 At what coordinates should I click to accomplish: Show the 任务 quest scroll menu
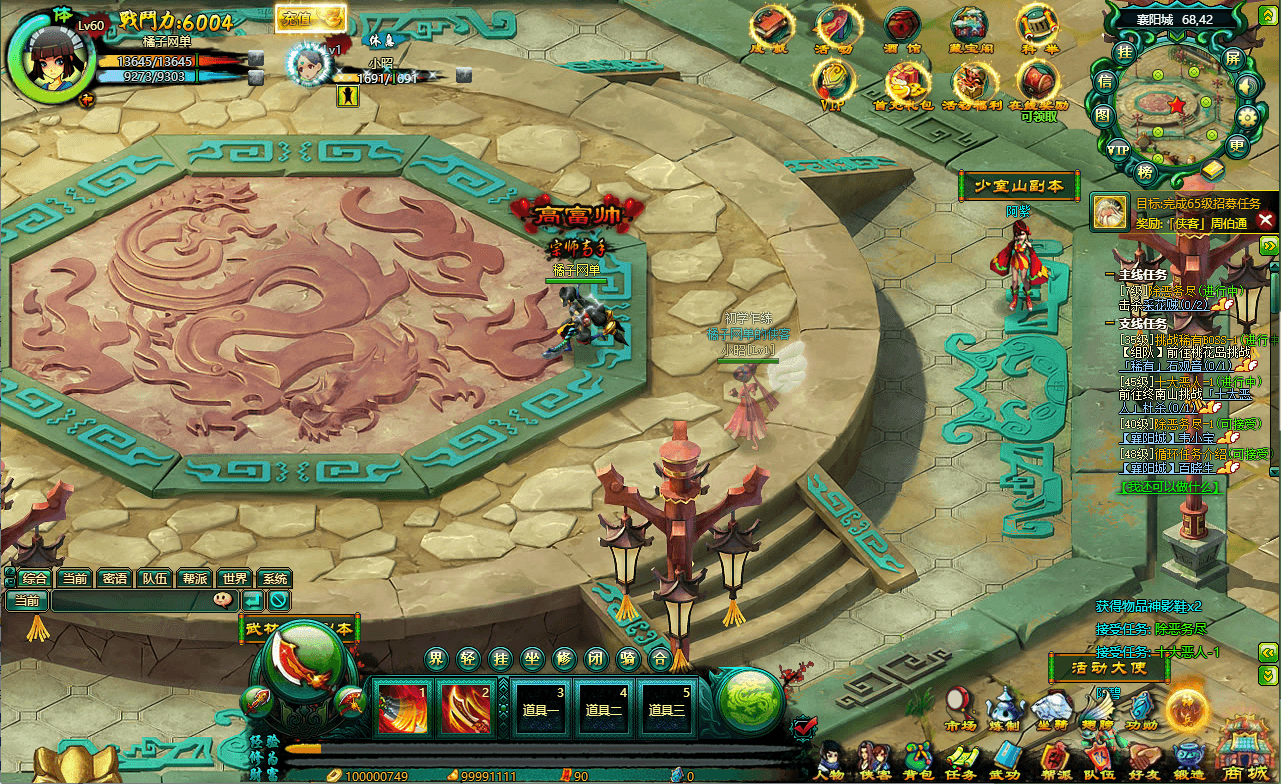(x=961, y=759)
